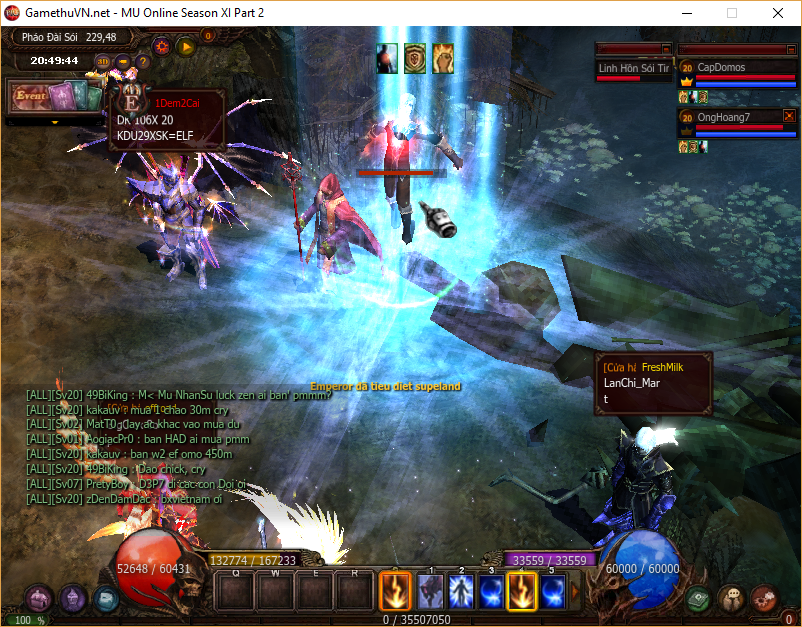Screen dimensions: 802x627
Task: Select party member CapDomos
Action: pyautogui.click(x=735, y=68)
